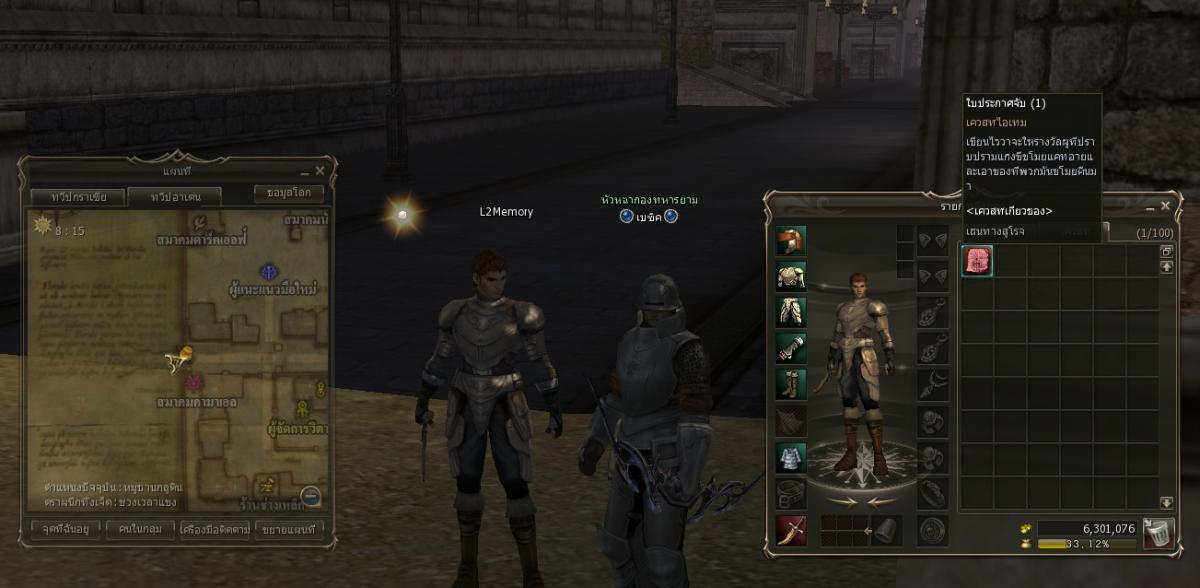Minimize the map window
This screenshot has height=588, width=1200.
coord(303,172)
